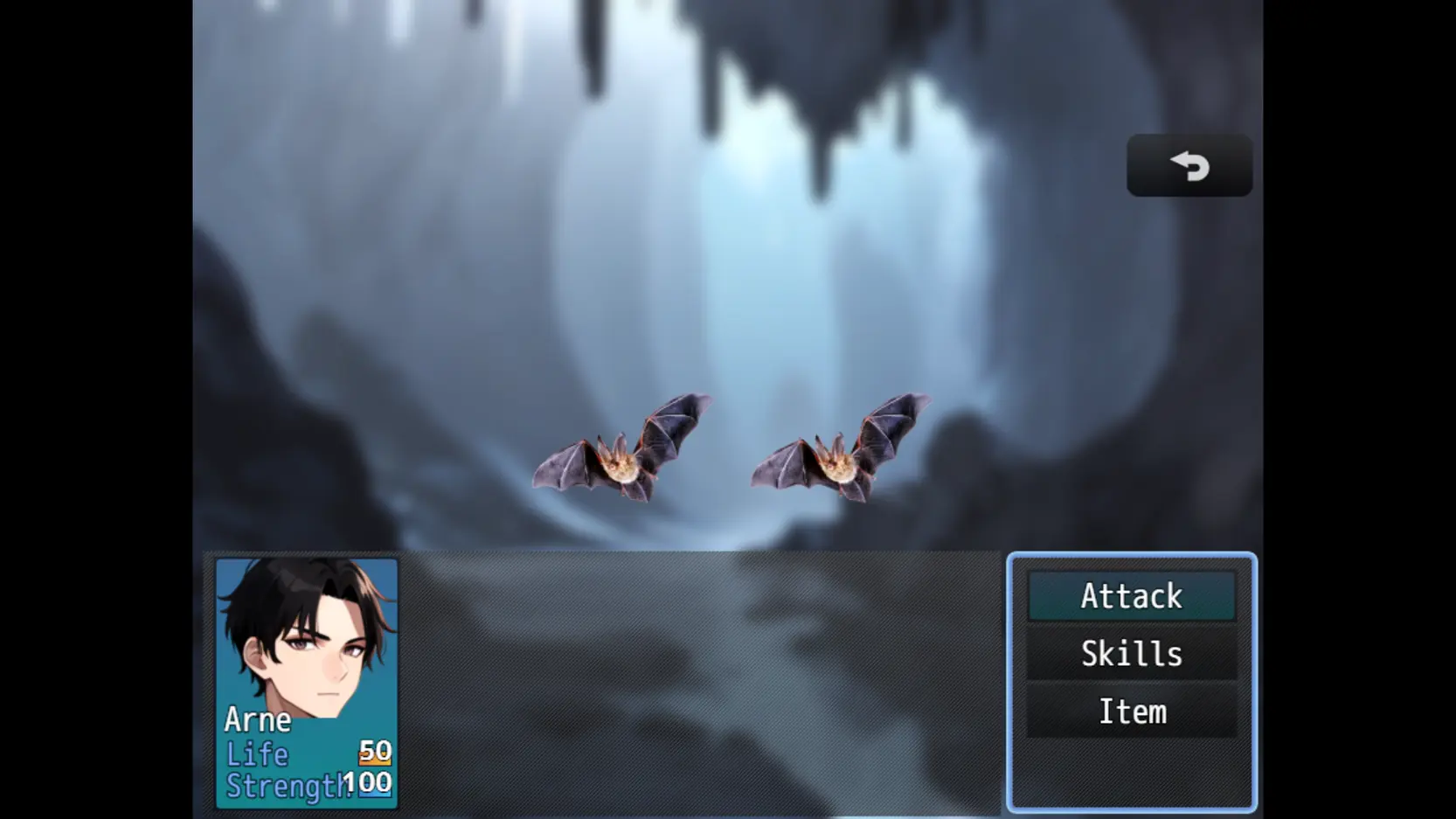1456x819 pixels.
Task: Select the Item command
Action: coord(1132,712)
